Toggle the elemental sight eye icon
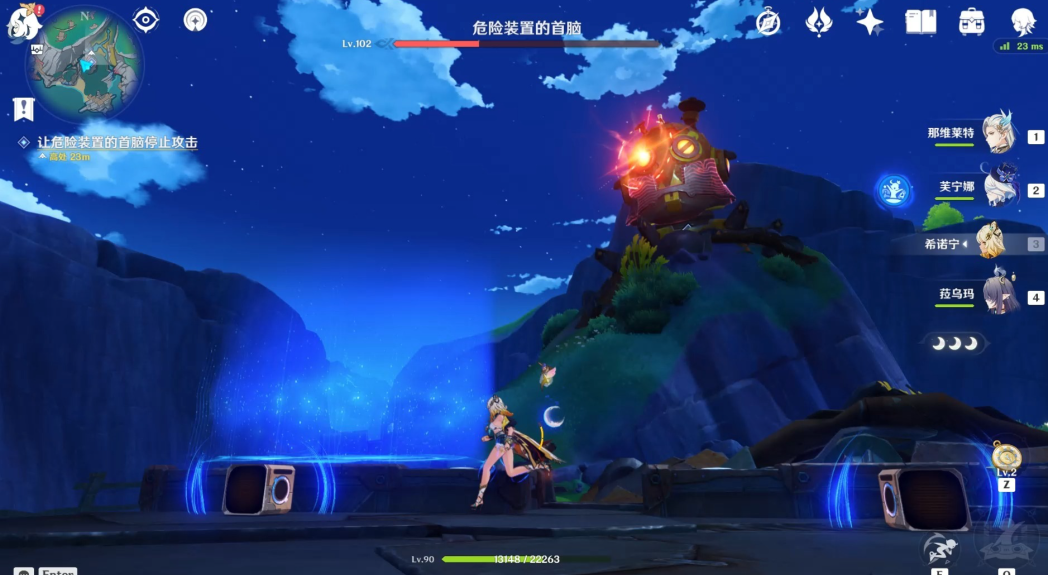1048x575 pixels. (x=146, y=20)
